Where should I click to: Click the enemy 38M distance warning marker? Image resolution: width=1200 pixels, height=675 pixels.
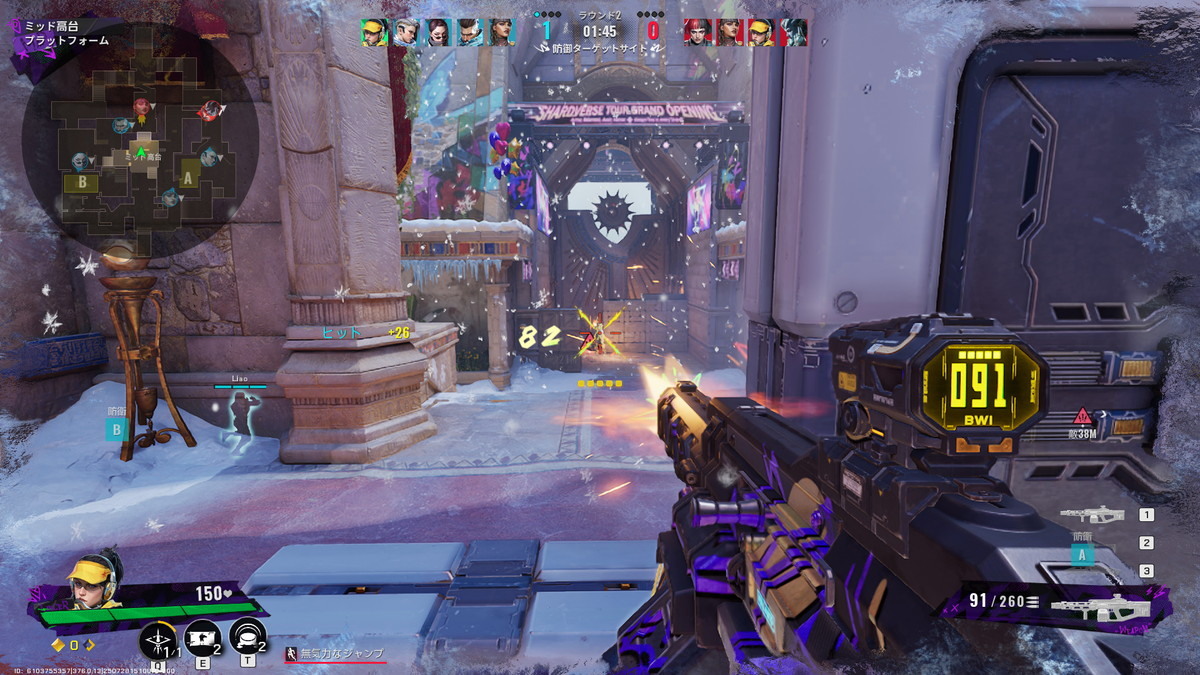(1083, 418)
